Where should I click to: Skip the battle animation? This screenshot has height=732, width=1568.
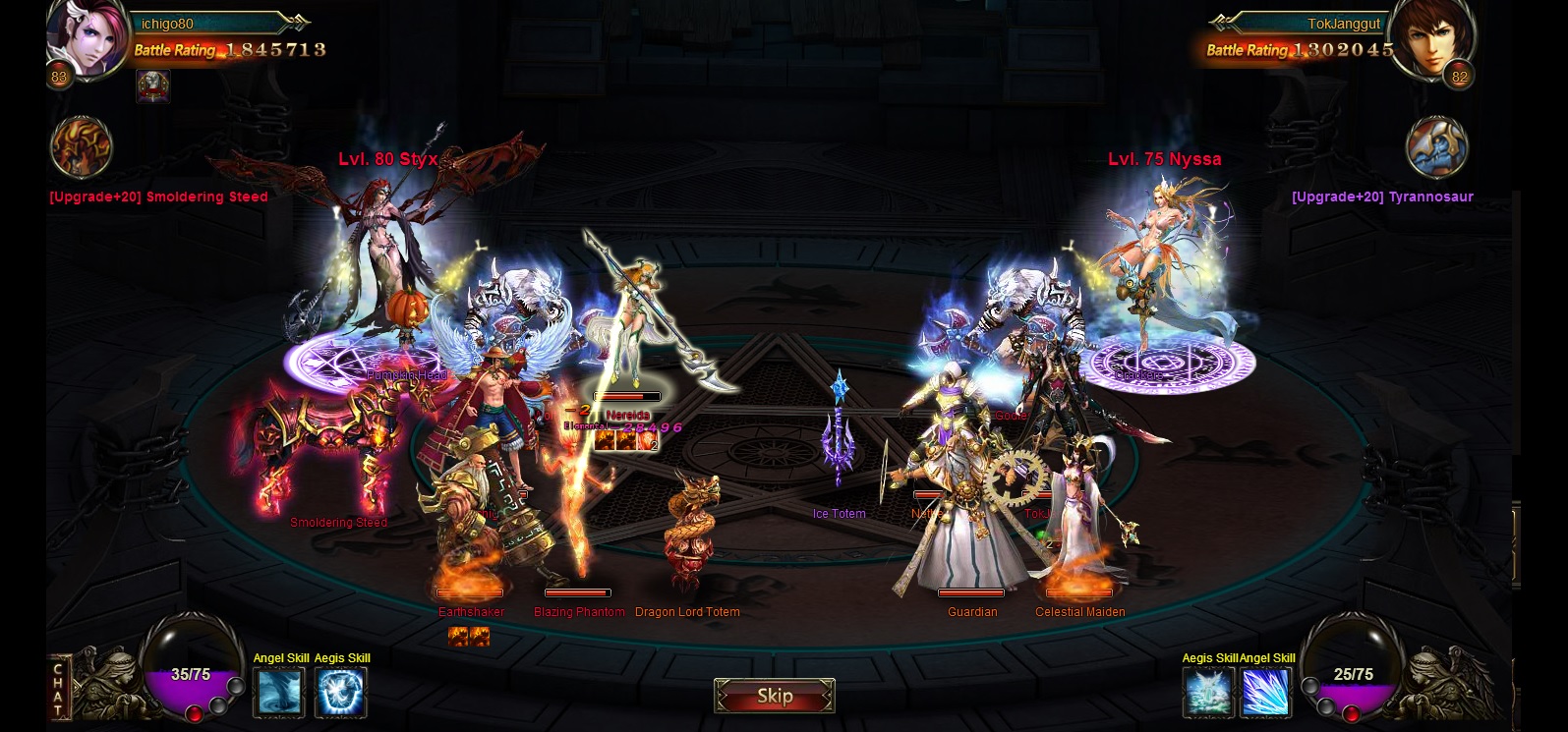(x=775, y=696)
